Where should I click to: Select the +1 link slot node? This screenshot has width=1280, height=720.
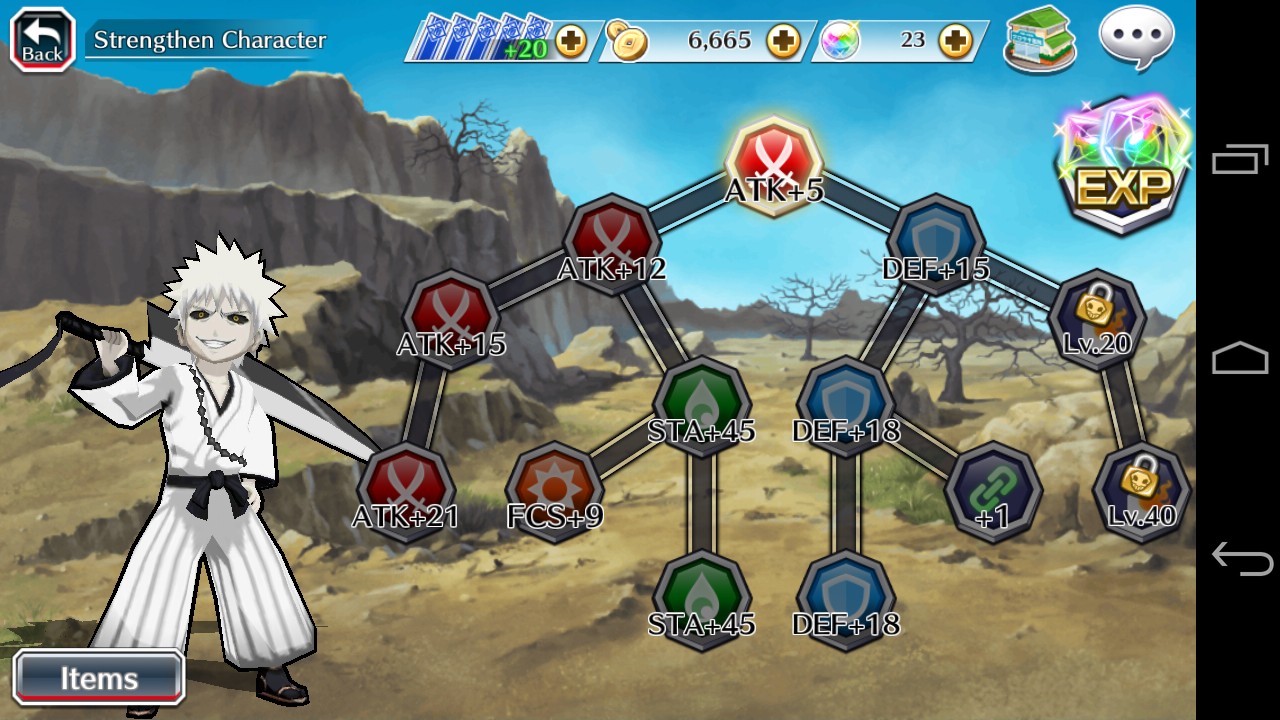click(x=993, y=490)
